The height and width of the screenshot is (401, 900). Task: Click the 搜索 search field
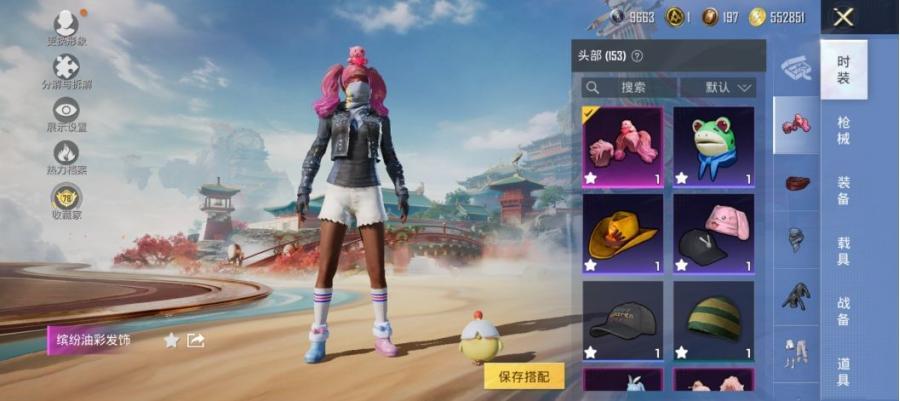point(629,88)
